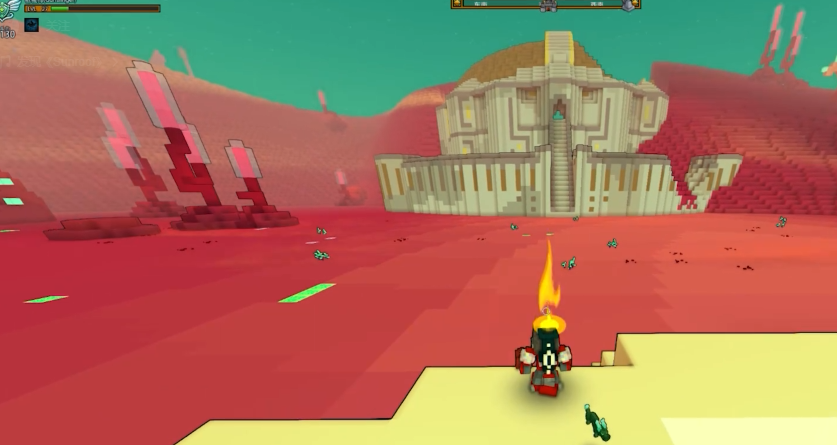Click the dark blue buff icon
Image resolution: width=837 pixels, height=445 pixels.
coord(31,24)
